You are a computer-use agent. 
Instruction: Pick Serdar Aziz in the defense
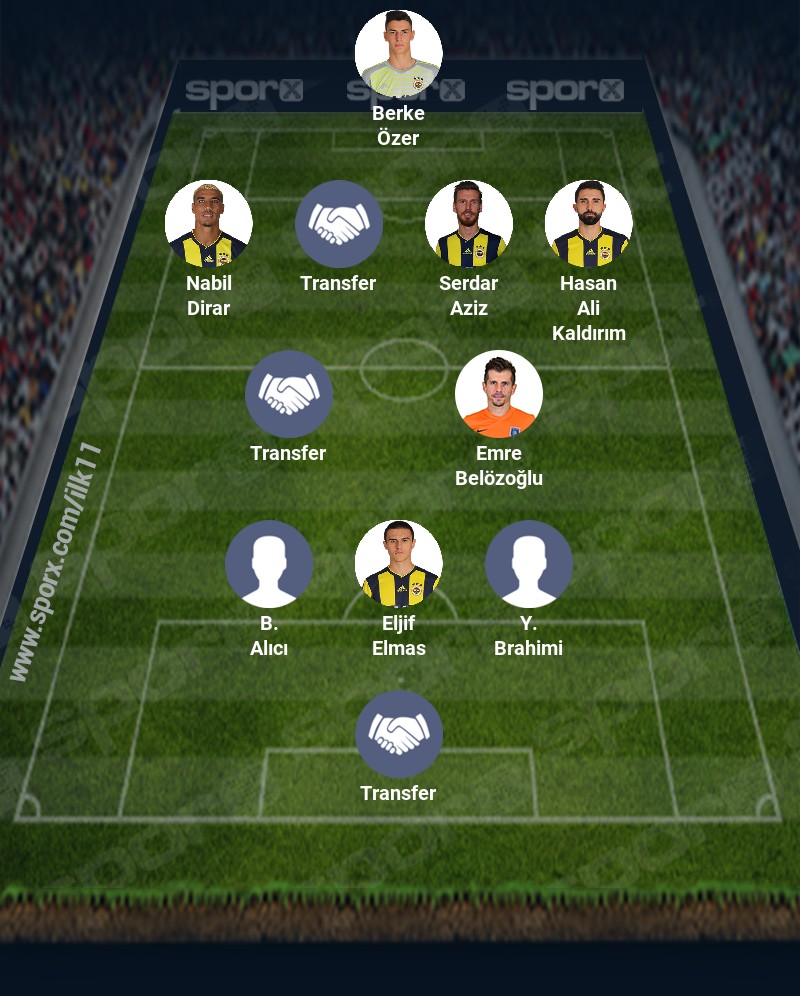468,224
